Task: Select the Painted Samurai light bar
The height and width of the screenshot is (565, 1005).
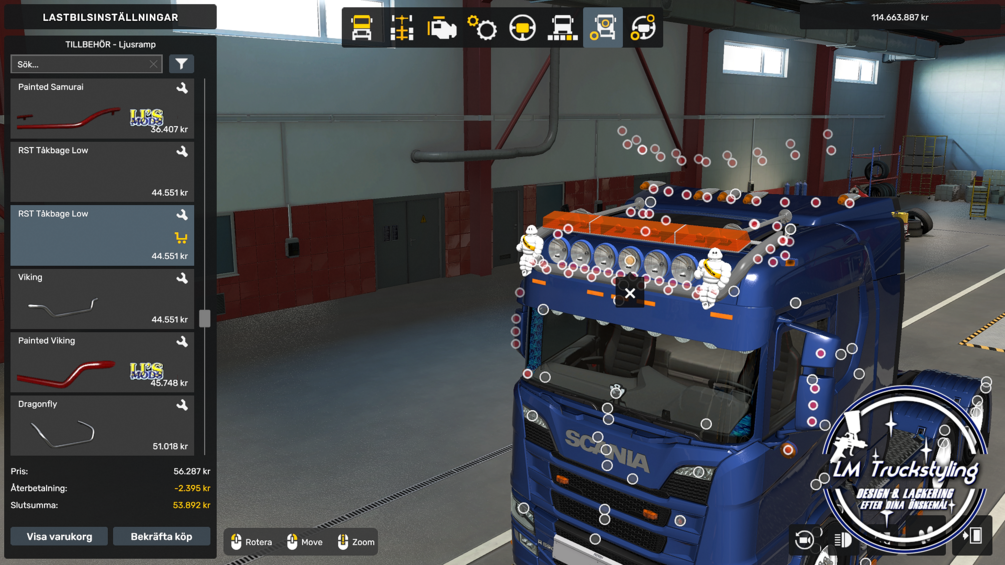Action: point(102,108)
